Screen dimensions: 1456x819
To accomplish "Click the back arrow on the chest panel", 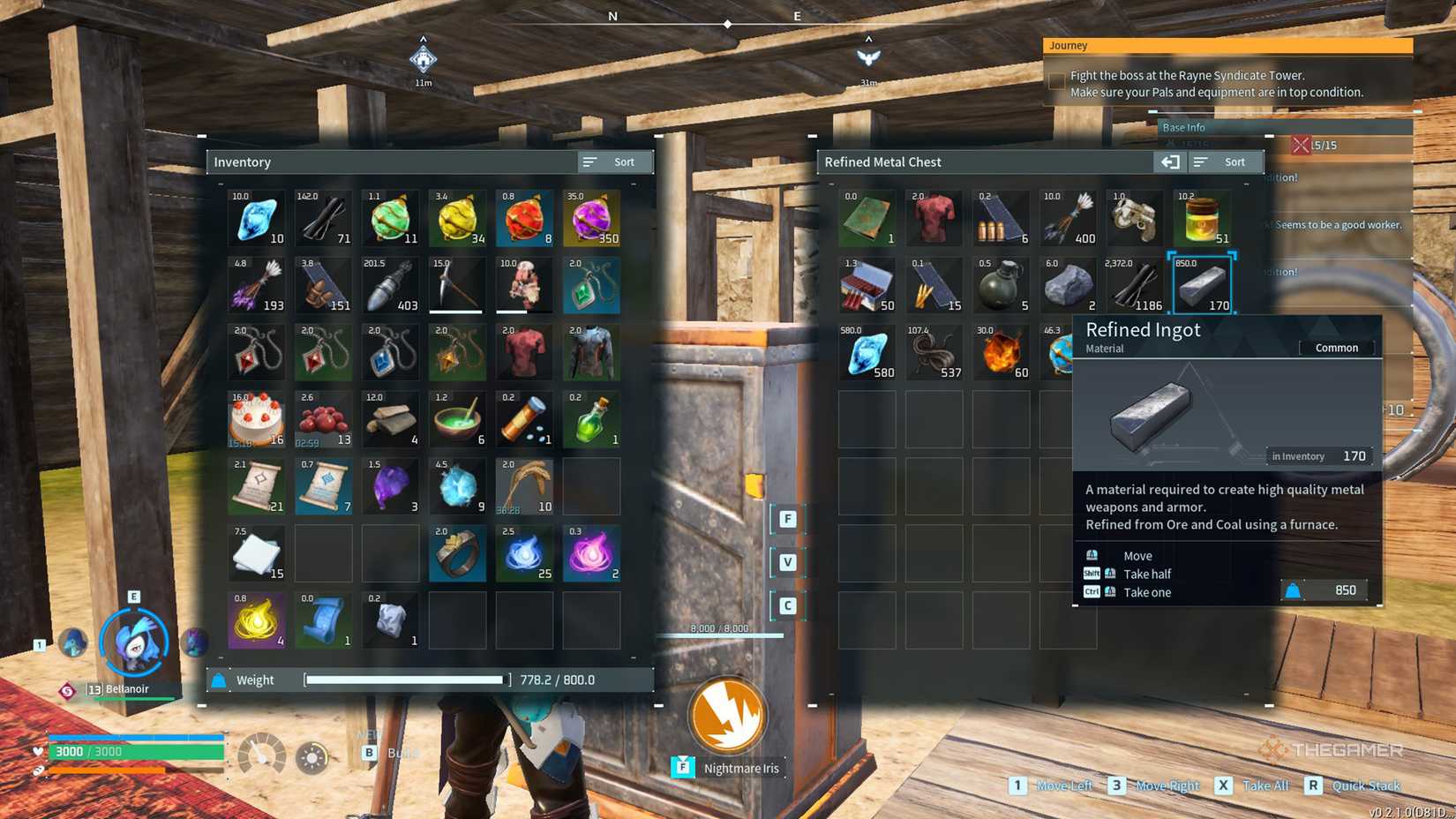I will tap(1170, 162).
